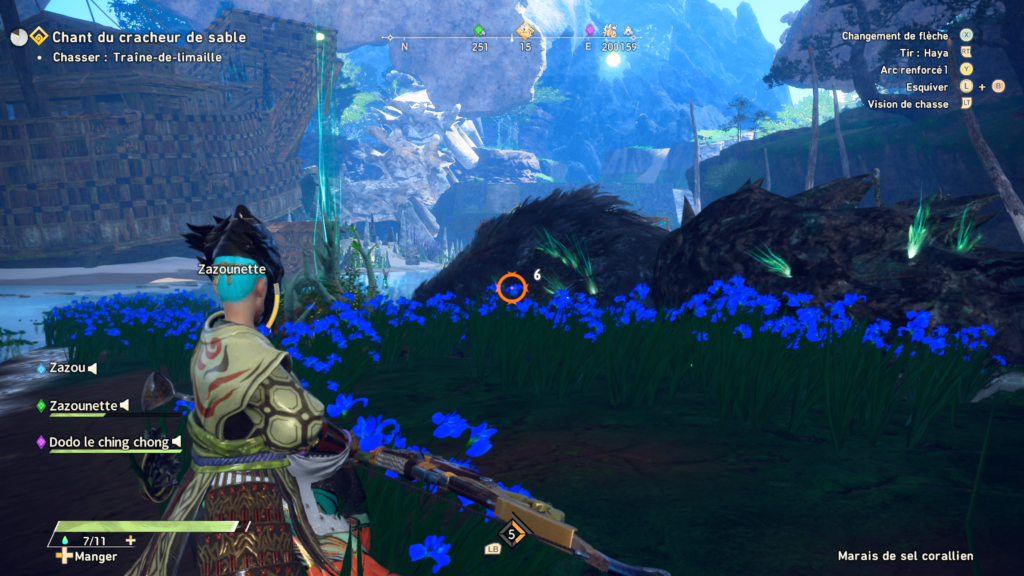Select Zazounette in the party list

tap(83, 405)
